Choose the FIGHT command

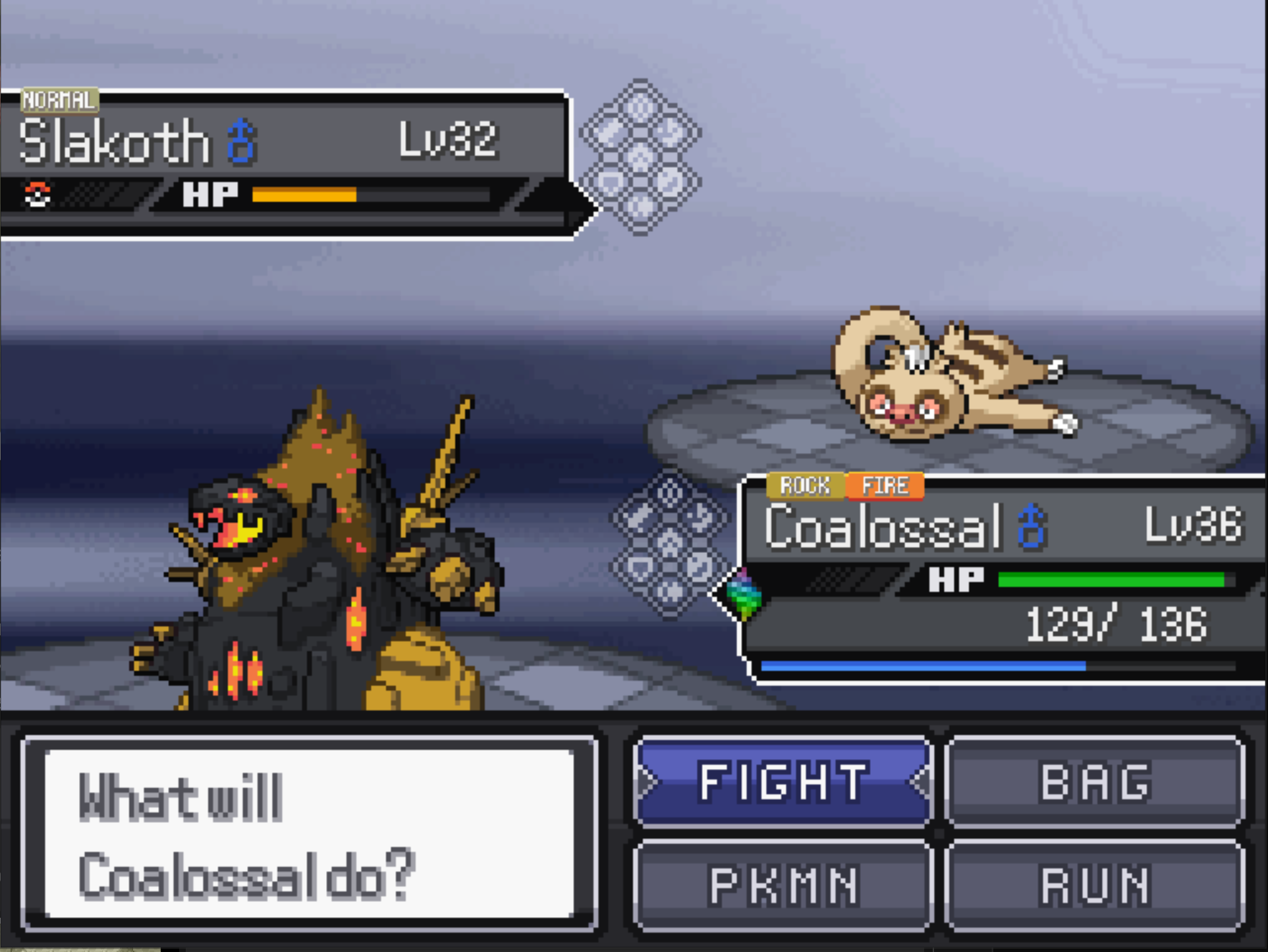pyautogui.click(x=783, y=781)
